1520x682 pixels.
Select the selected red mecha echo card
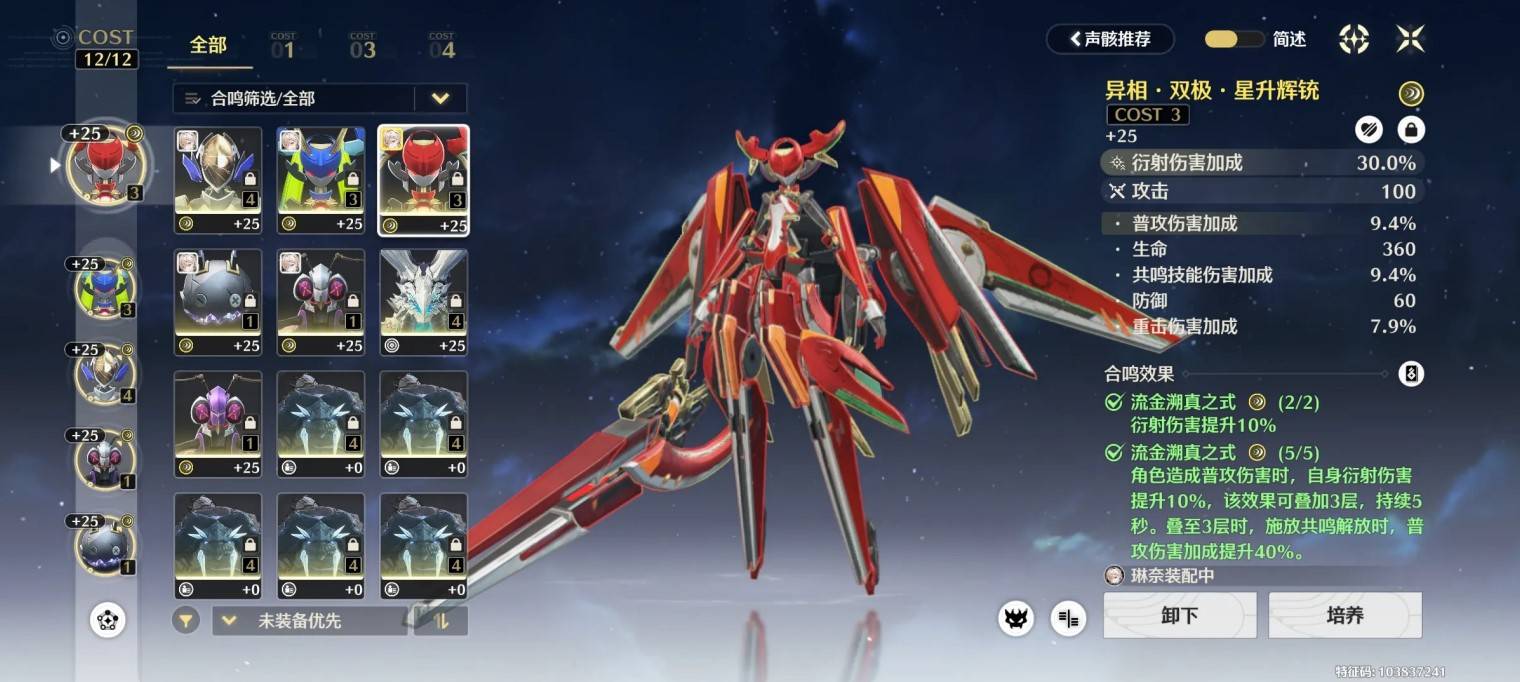[423, 180]
